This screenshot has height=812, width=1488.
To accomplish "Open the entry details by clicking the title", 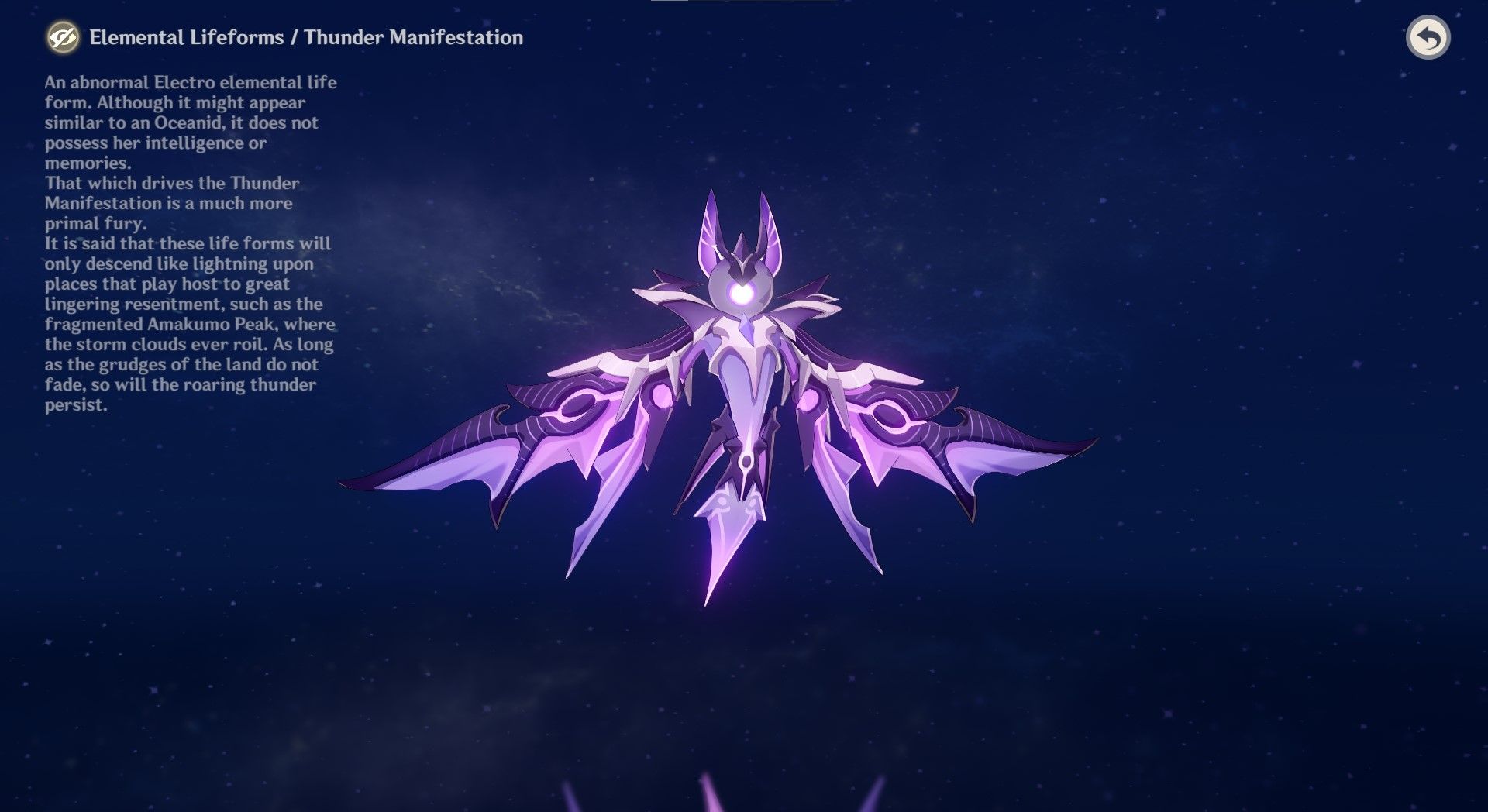I will point(306,36).
